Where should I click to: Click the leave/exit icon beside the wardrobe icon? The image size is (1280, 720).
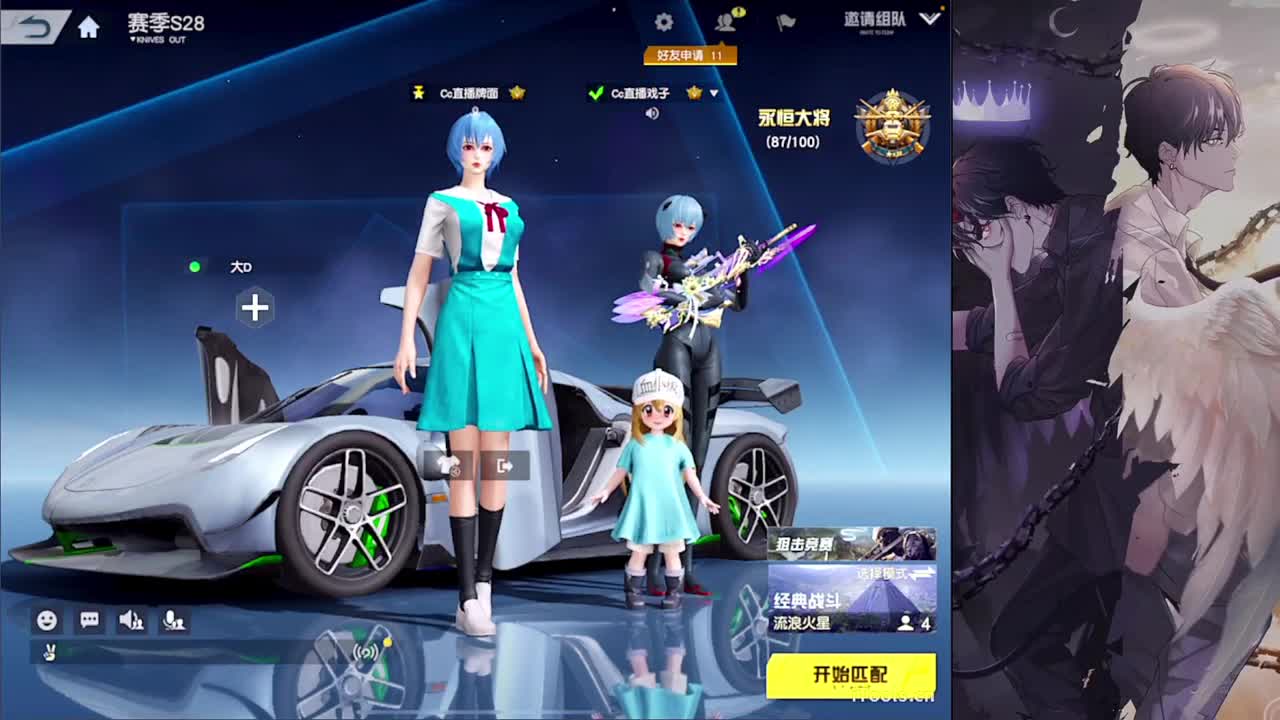click(506, 466)
